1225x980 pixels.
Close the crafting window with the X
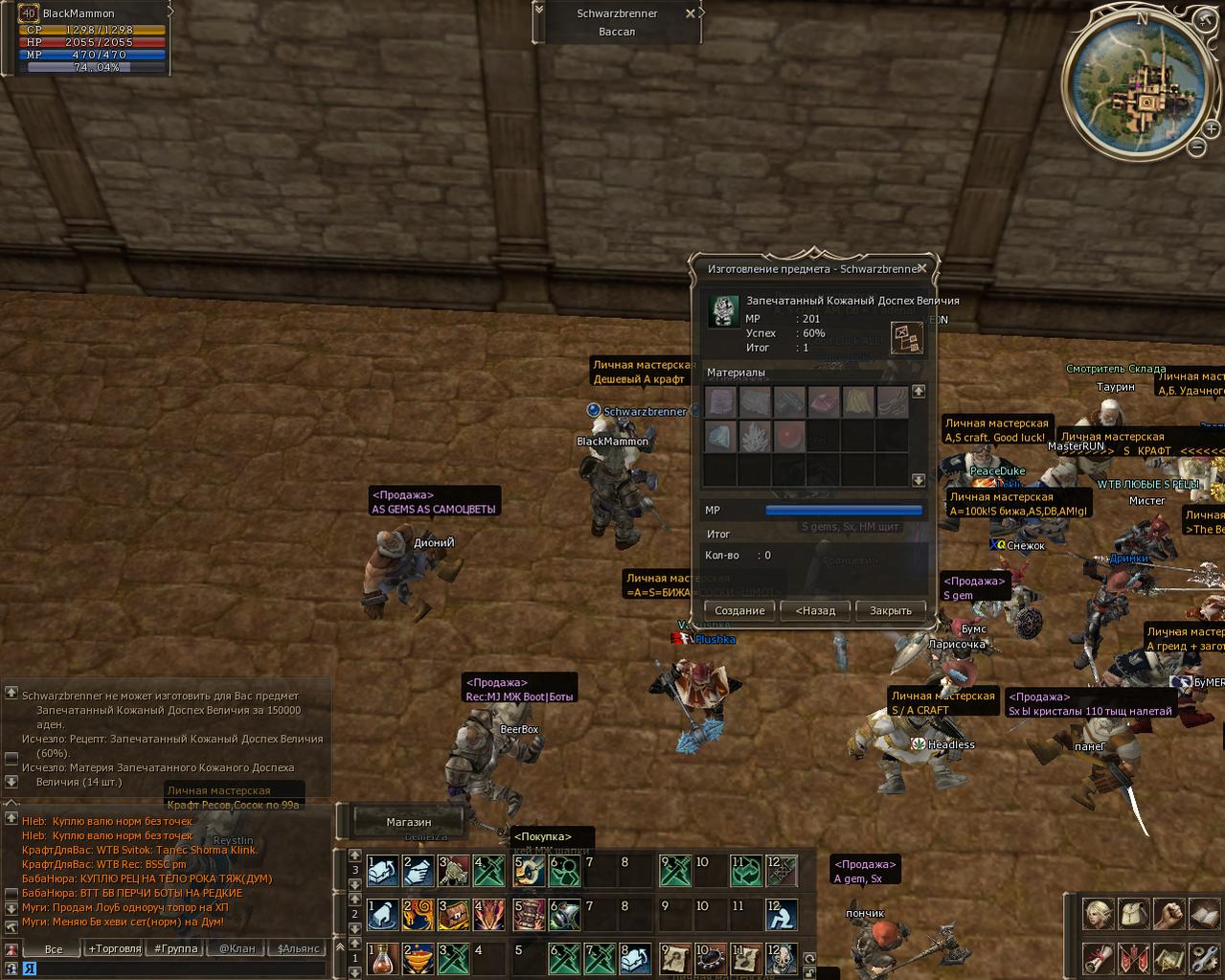click(921, 269)
